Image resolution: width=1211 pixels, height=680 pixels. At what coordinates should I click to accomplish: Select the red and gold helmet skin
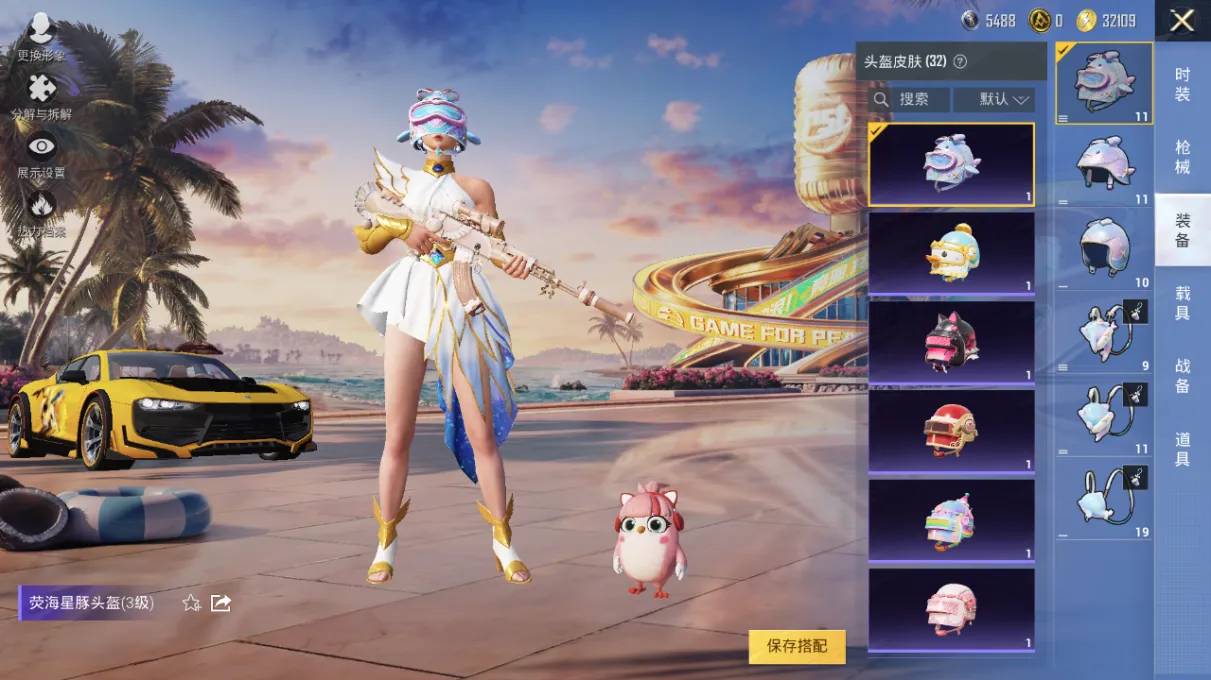951,431
